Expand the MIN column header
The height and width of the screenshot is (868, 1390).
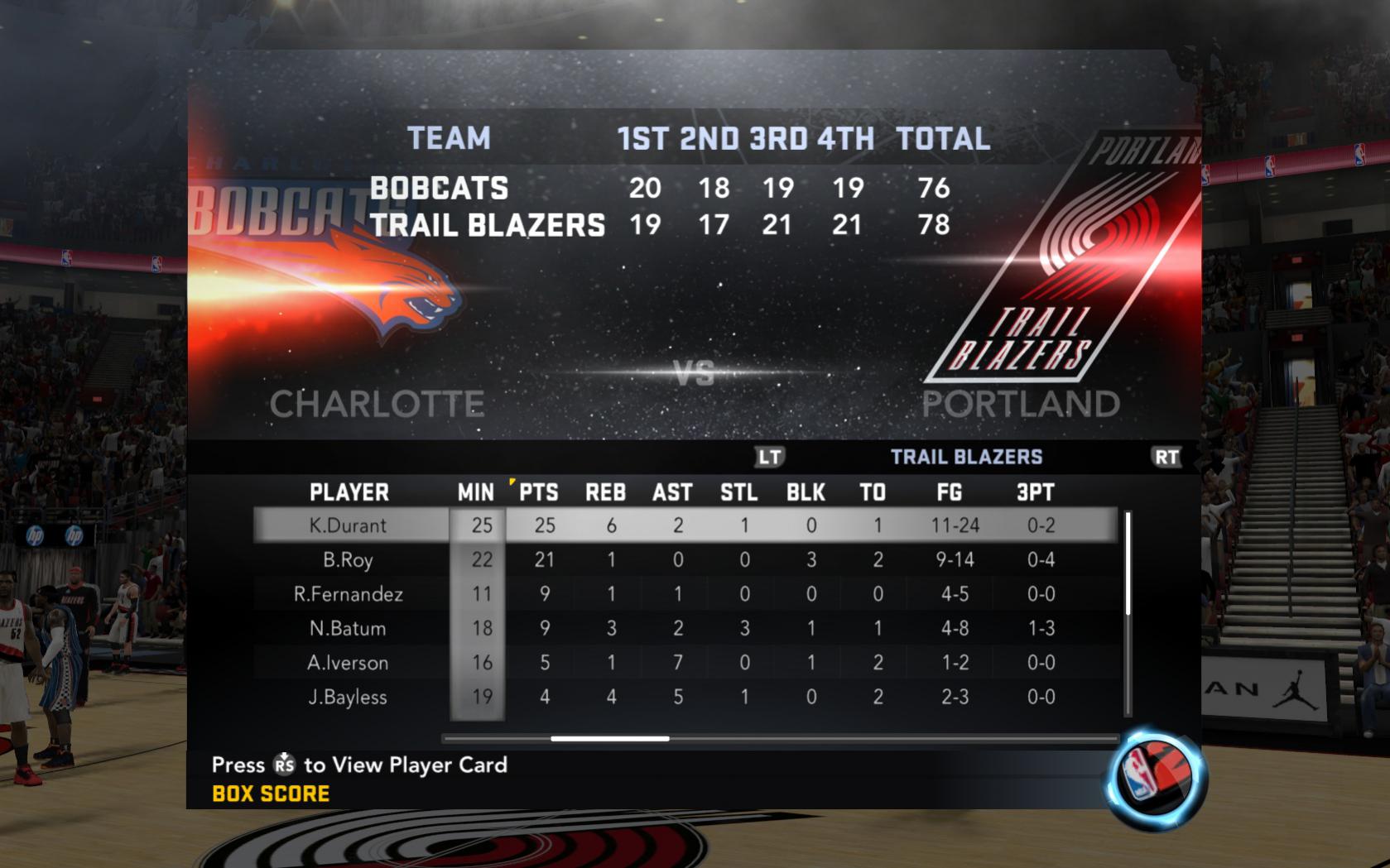(476, 492)
